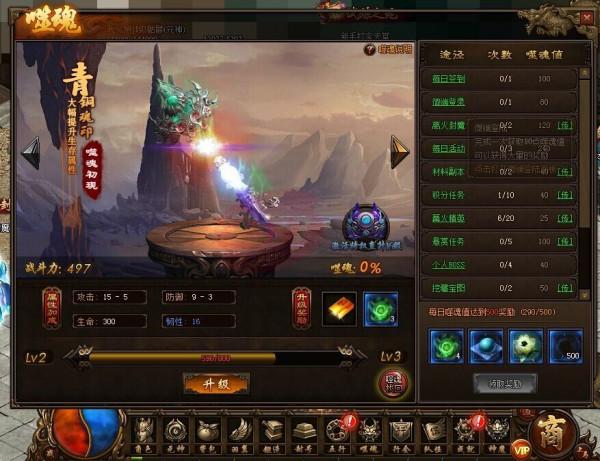The width and height of the screenshot is (600, 461).
Task: Click the 升级 upgrade button
Action: point(216,383)
